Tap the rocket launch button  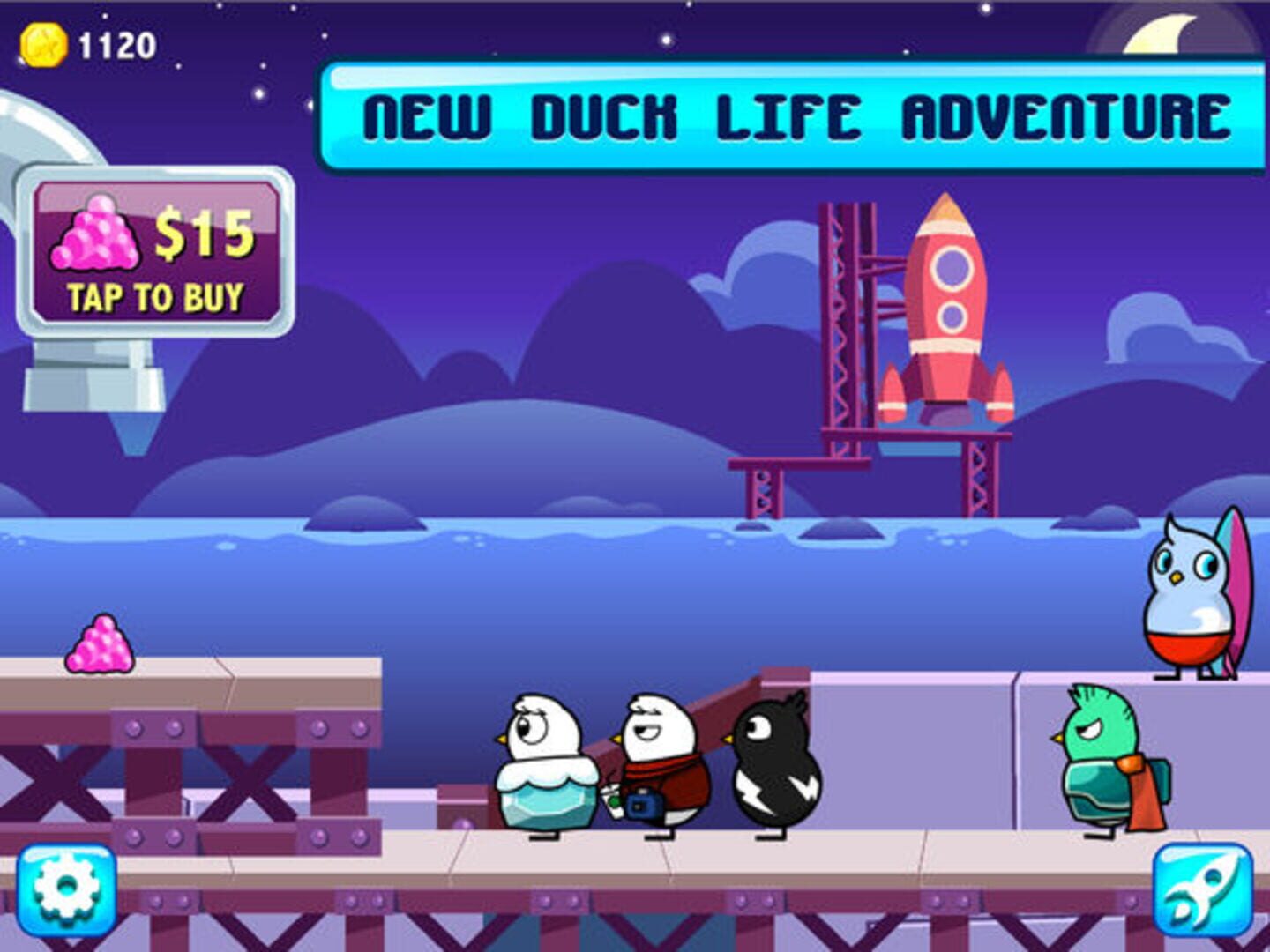pos(1202,890)
